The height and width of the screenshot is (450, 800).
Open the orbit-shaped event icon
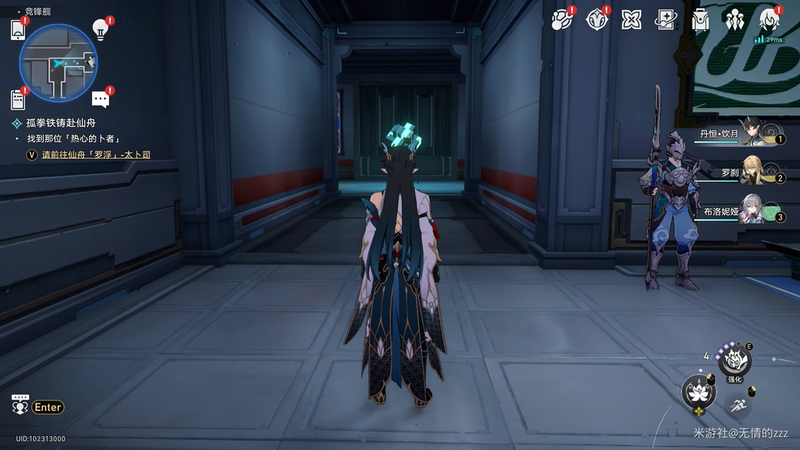563,19
